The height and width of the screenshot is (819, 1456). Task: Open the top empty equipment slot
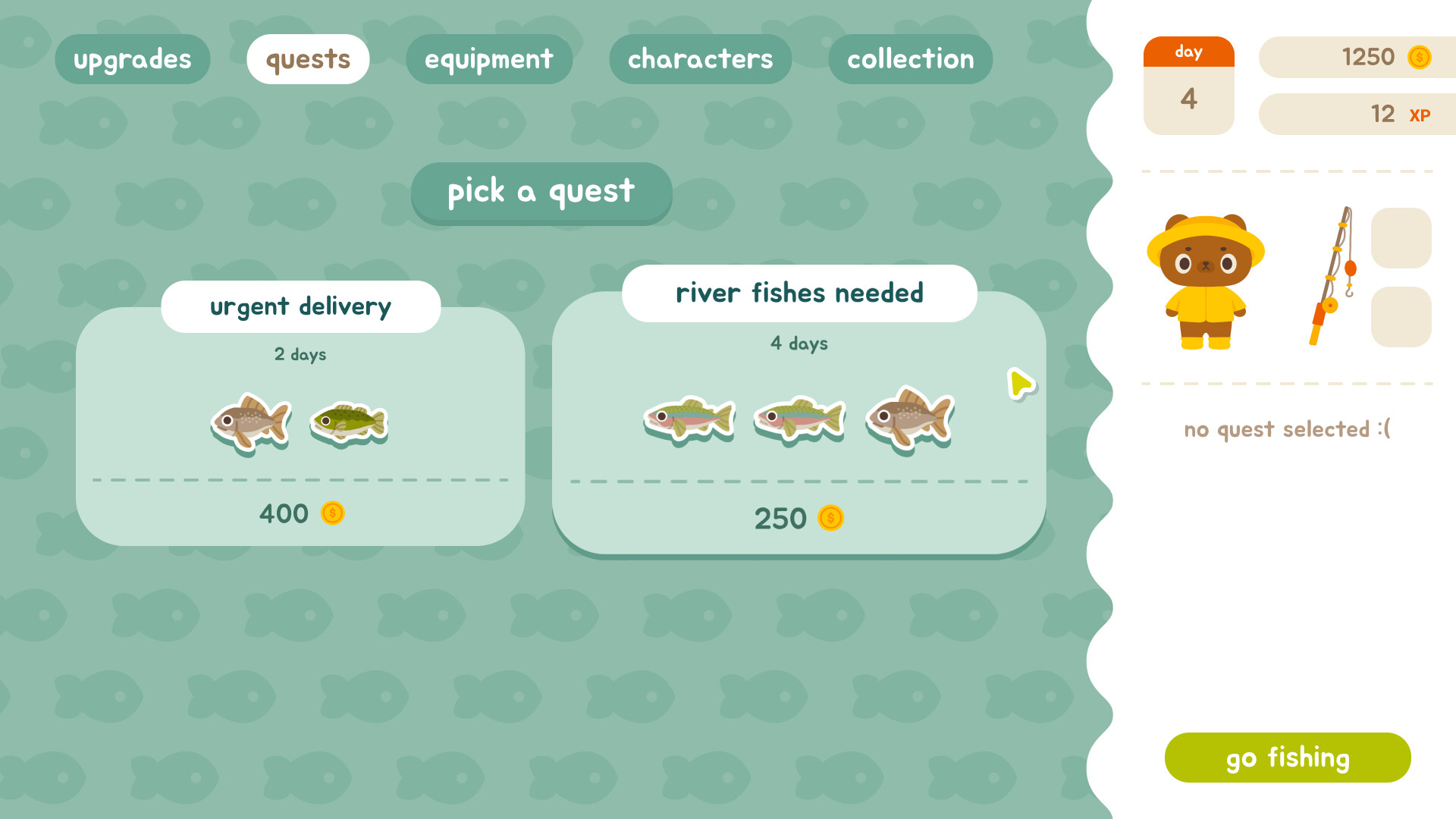(1401, 238)
